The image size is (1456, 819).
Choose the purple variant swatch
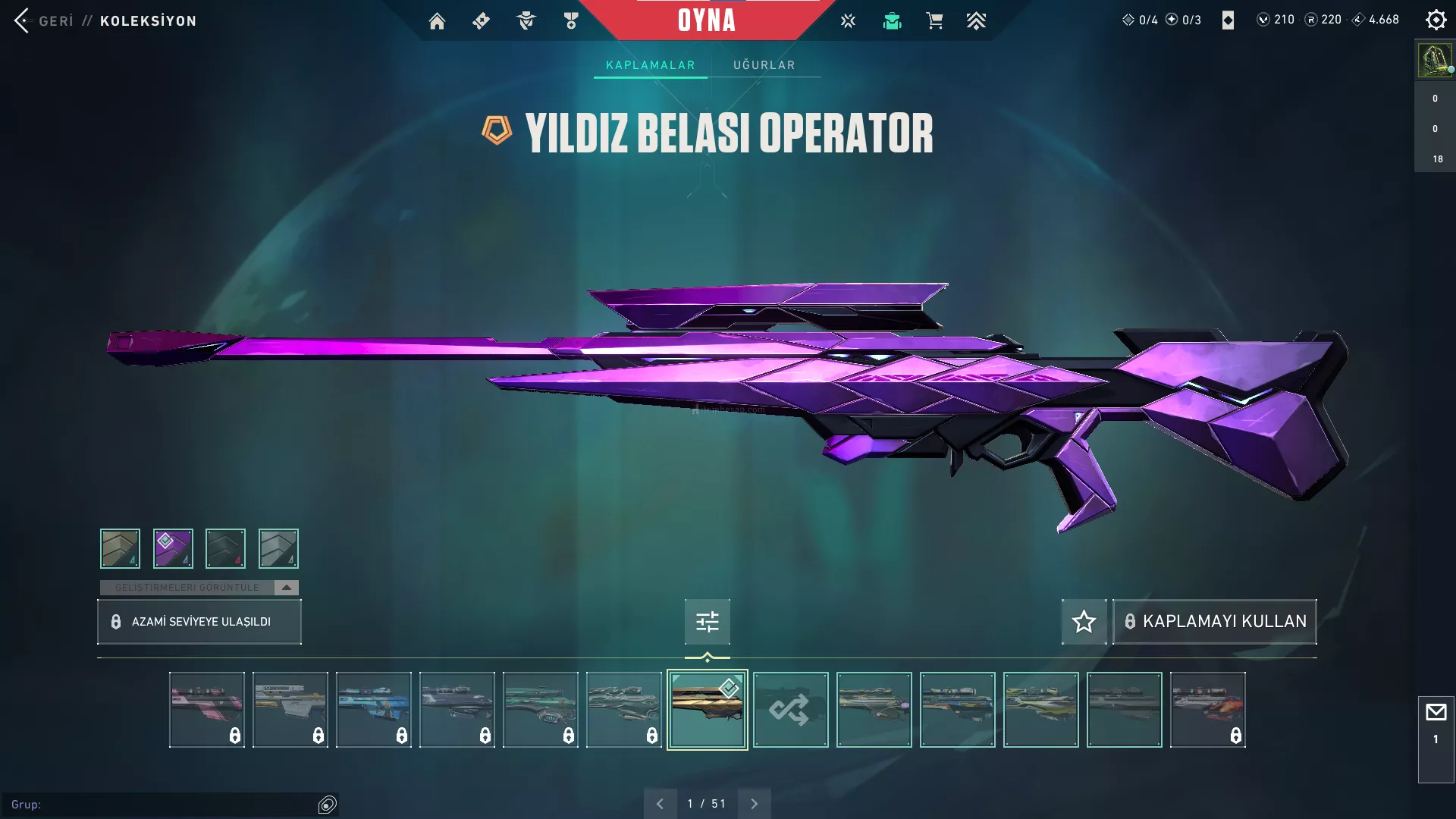click(173, 548)
